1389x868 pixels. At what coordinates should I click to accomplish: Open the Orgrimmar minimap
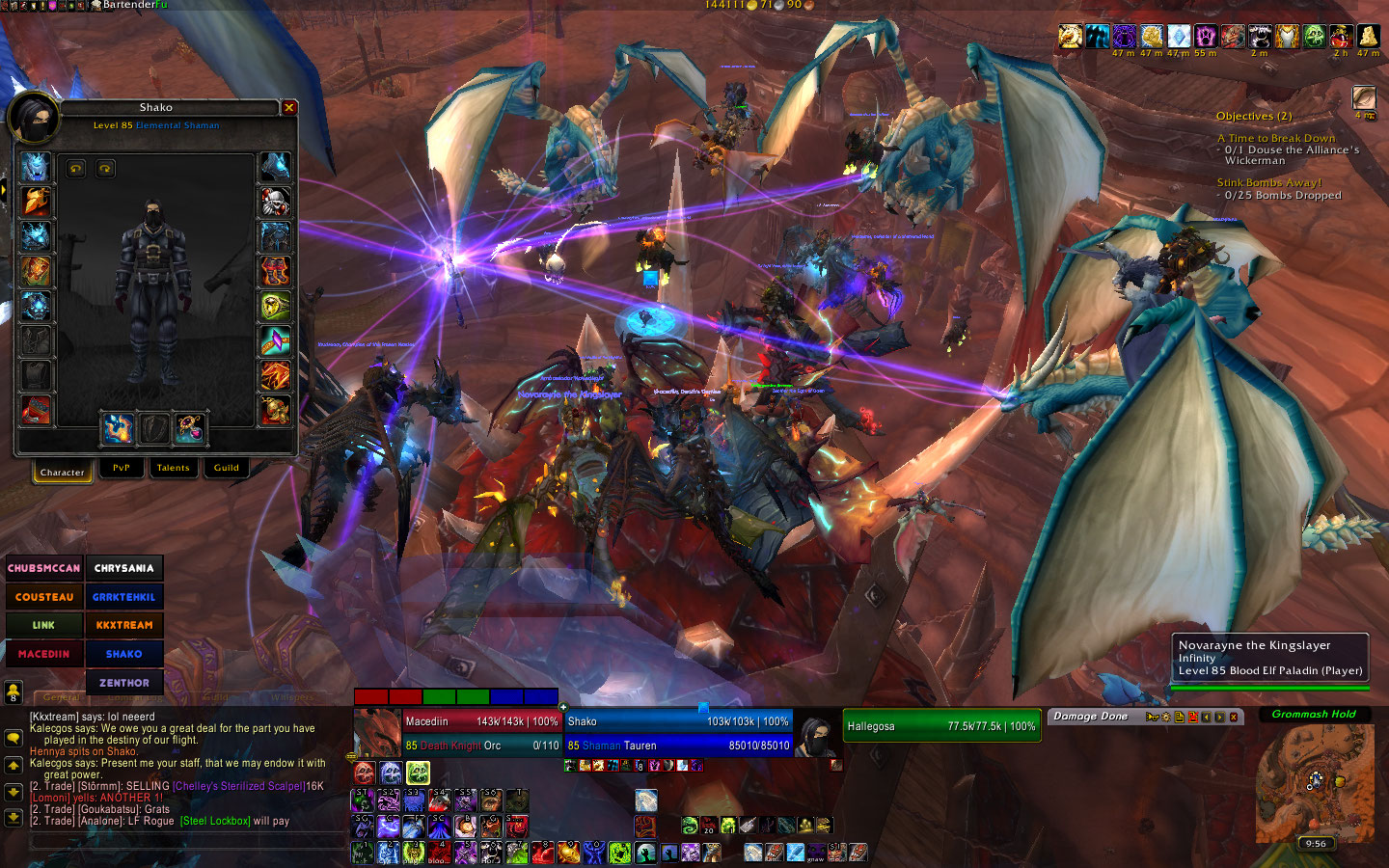pos(1314,782)
